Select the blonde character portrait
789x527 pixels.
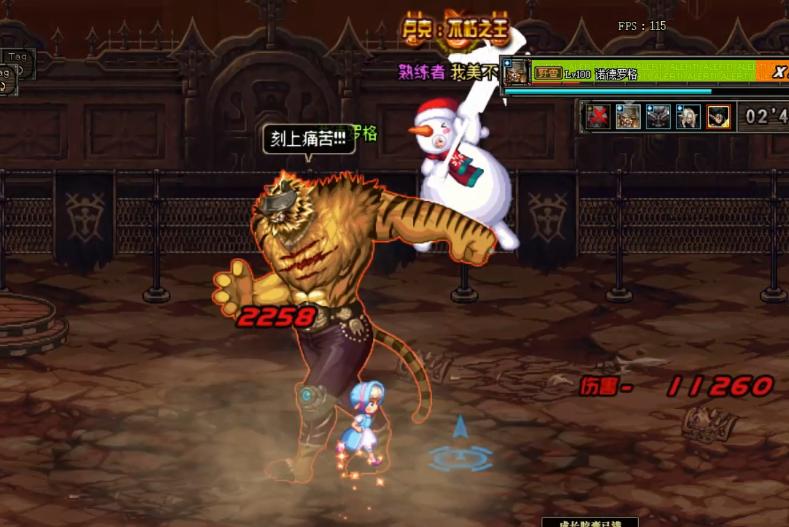[688, 116]
